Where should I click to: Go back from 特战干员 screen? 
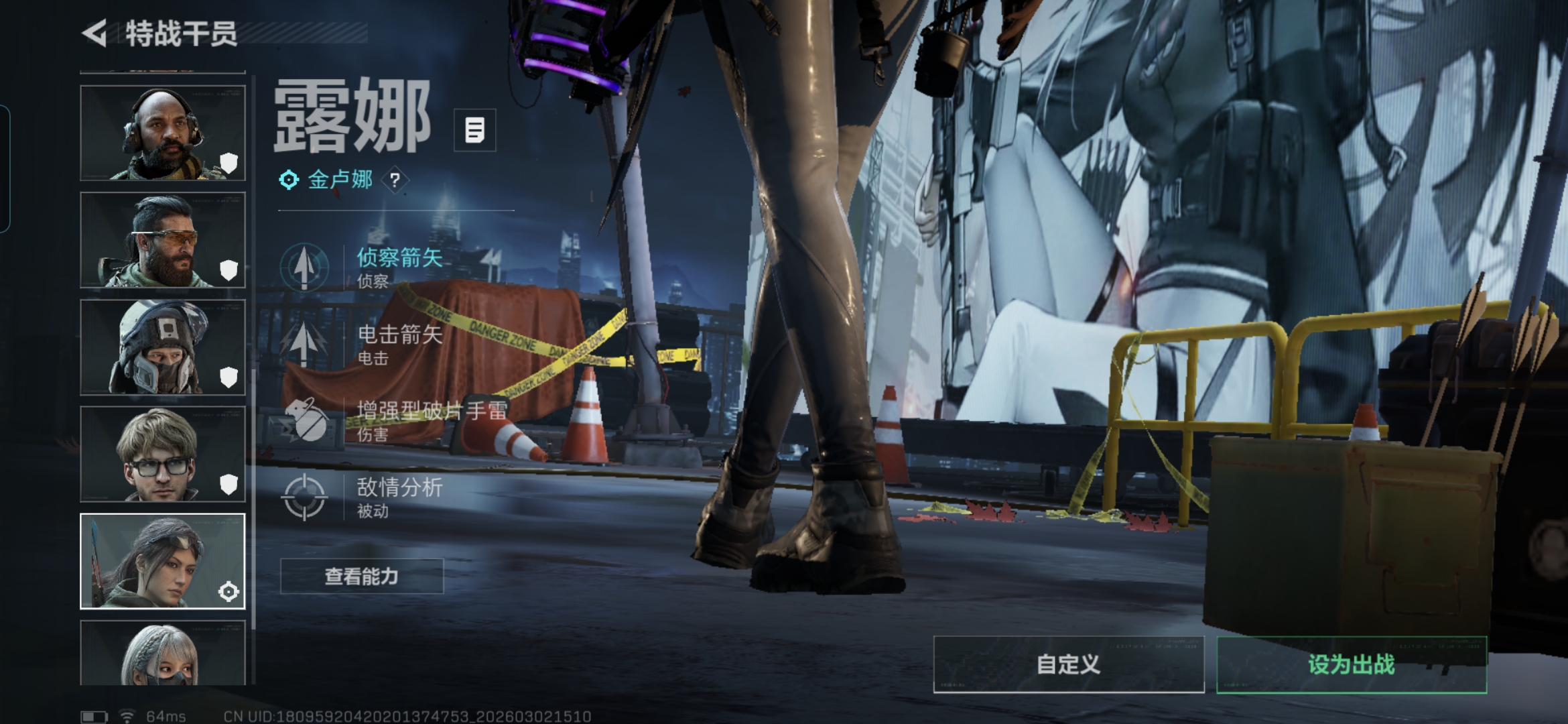click(x=95, y=33)
